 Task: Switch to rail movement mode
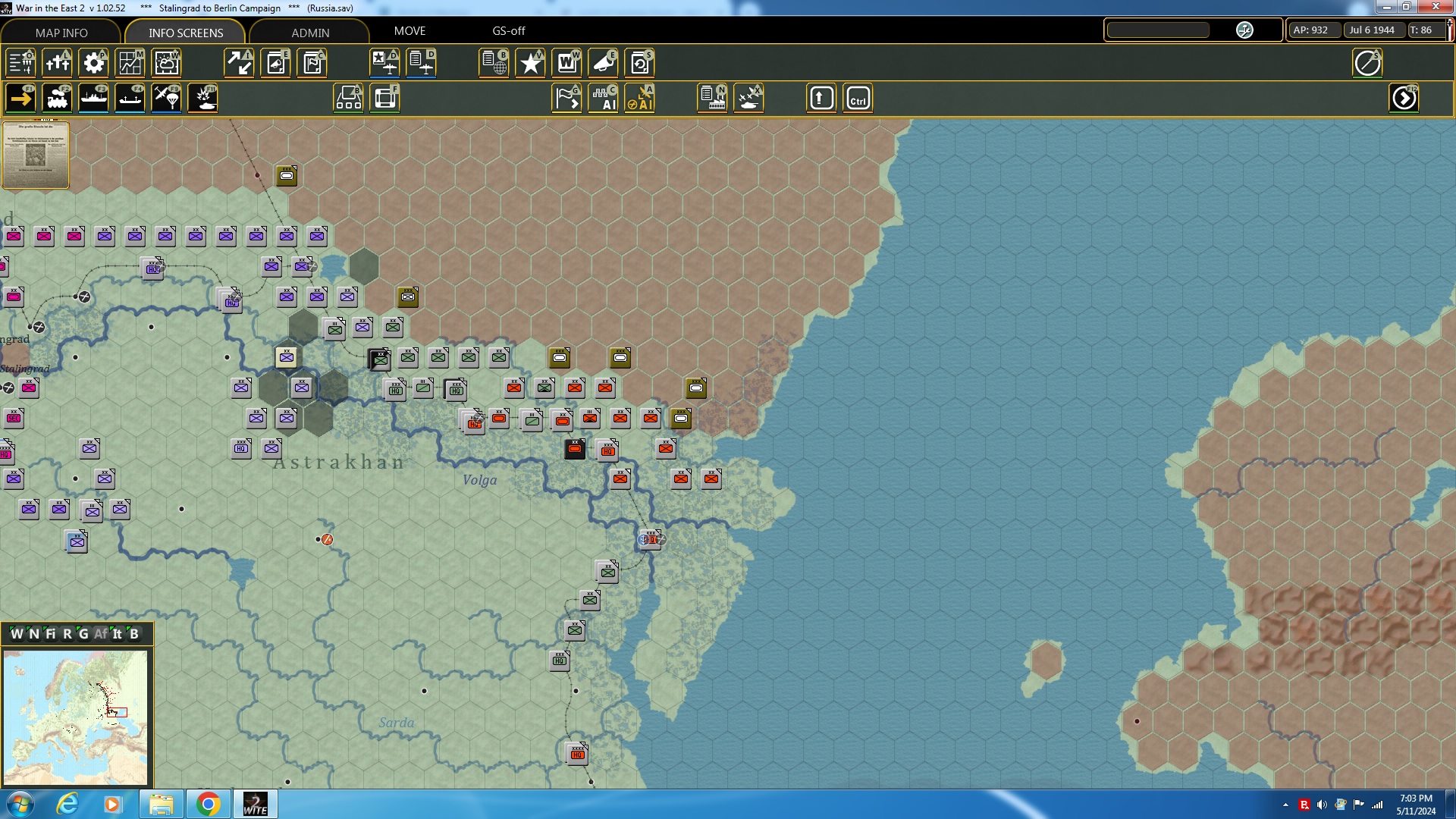pos(58,97)
